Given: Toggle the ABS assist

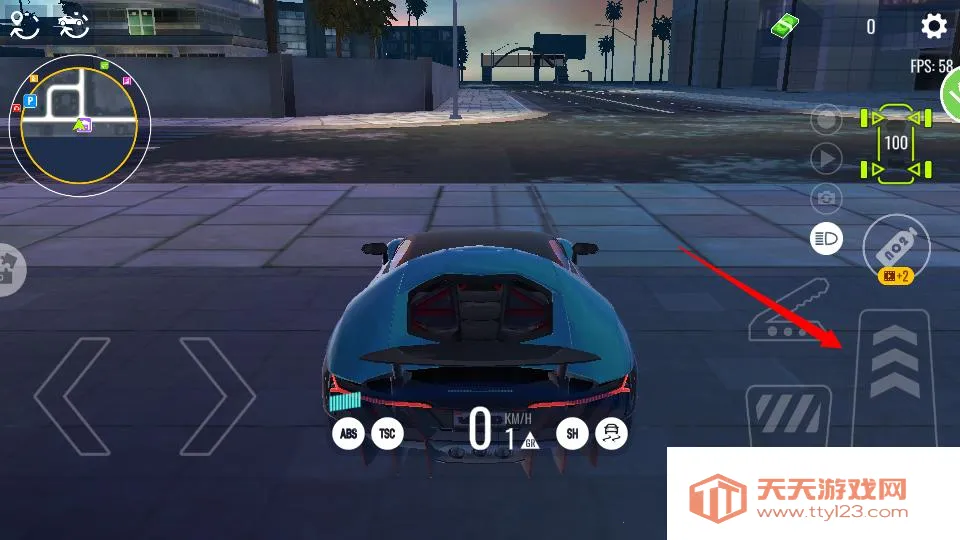Looking at the screenshot, I should pyautogui.click(x=348, y=434).
